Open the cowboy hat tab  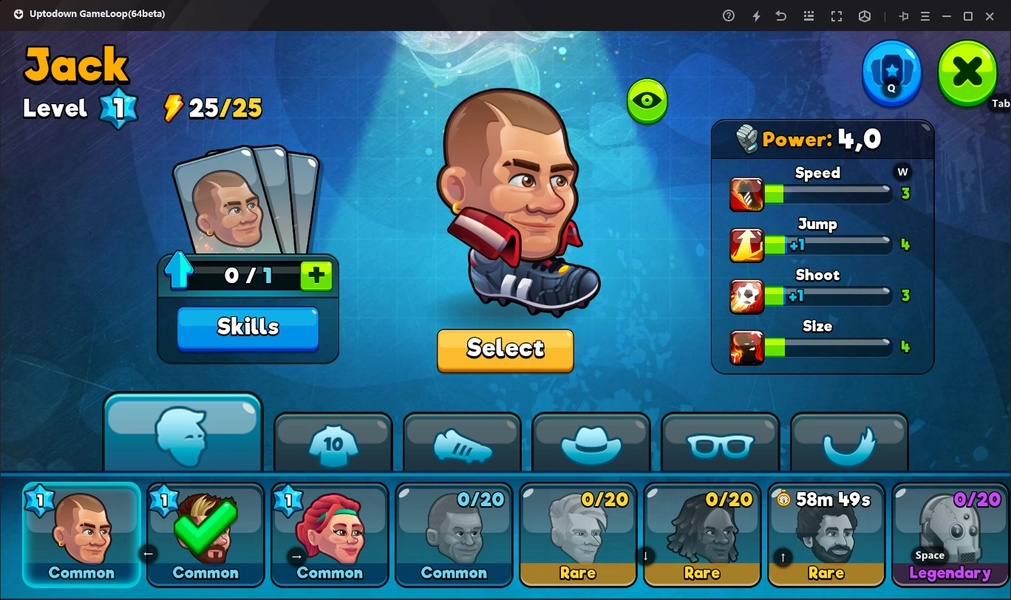tap(591, 444)
